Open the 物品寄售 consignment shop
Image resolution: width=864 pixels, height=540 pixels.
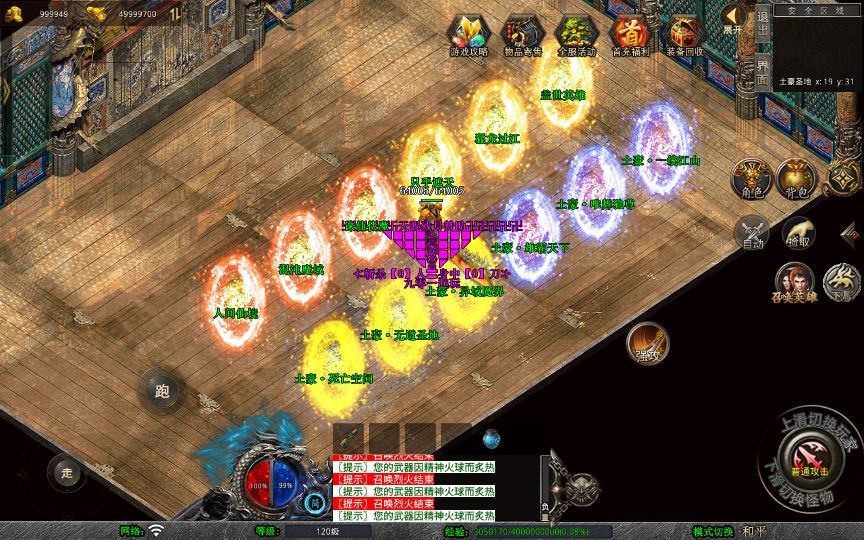[522, 34]
